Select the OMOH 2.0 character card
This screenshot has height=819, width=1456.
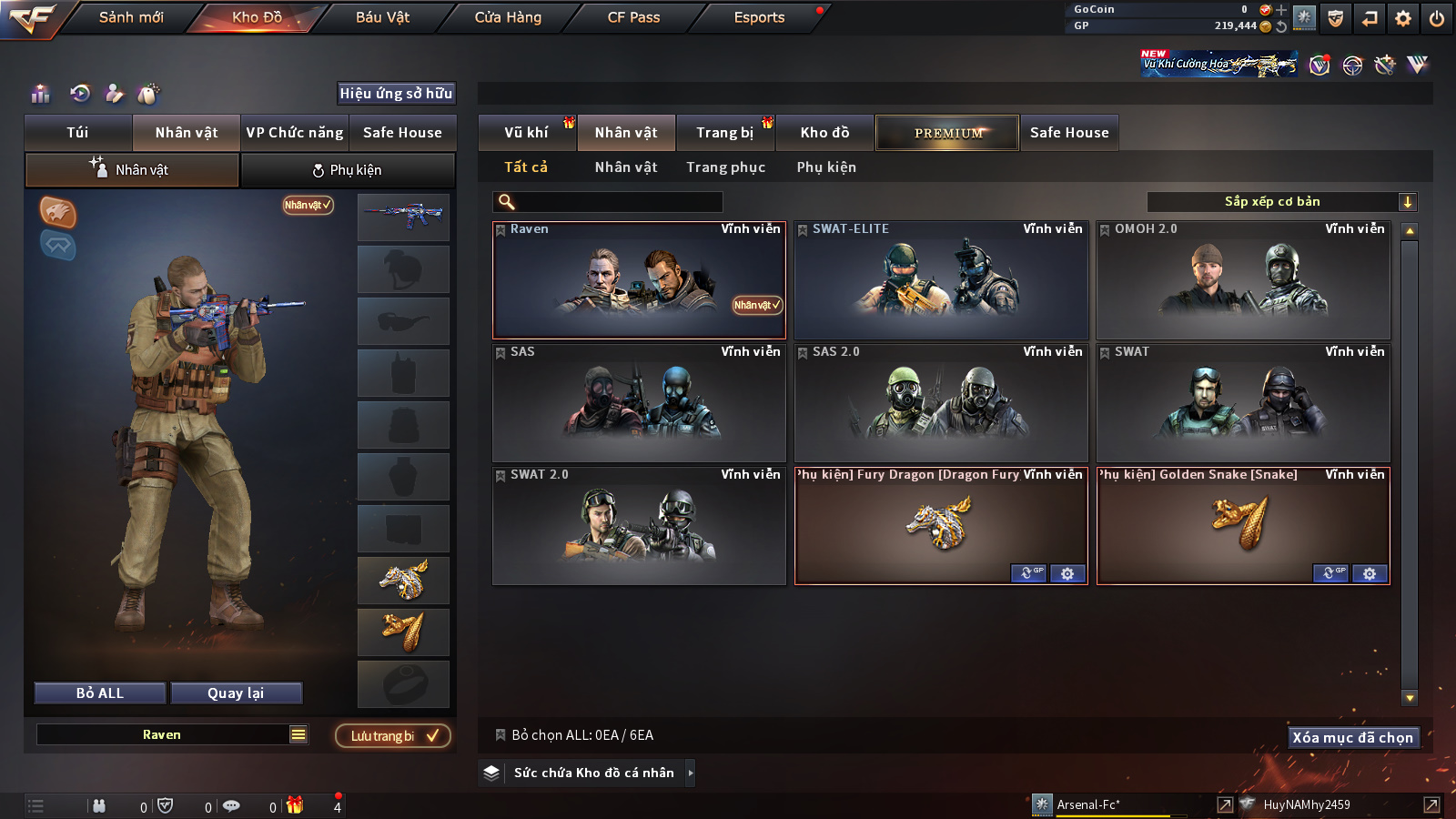pyautogui.click(x=1243, y=280)
